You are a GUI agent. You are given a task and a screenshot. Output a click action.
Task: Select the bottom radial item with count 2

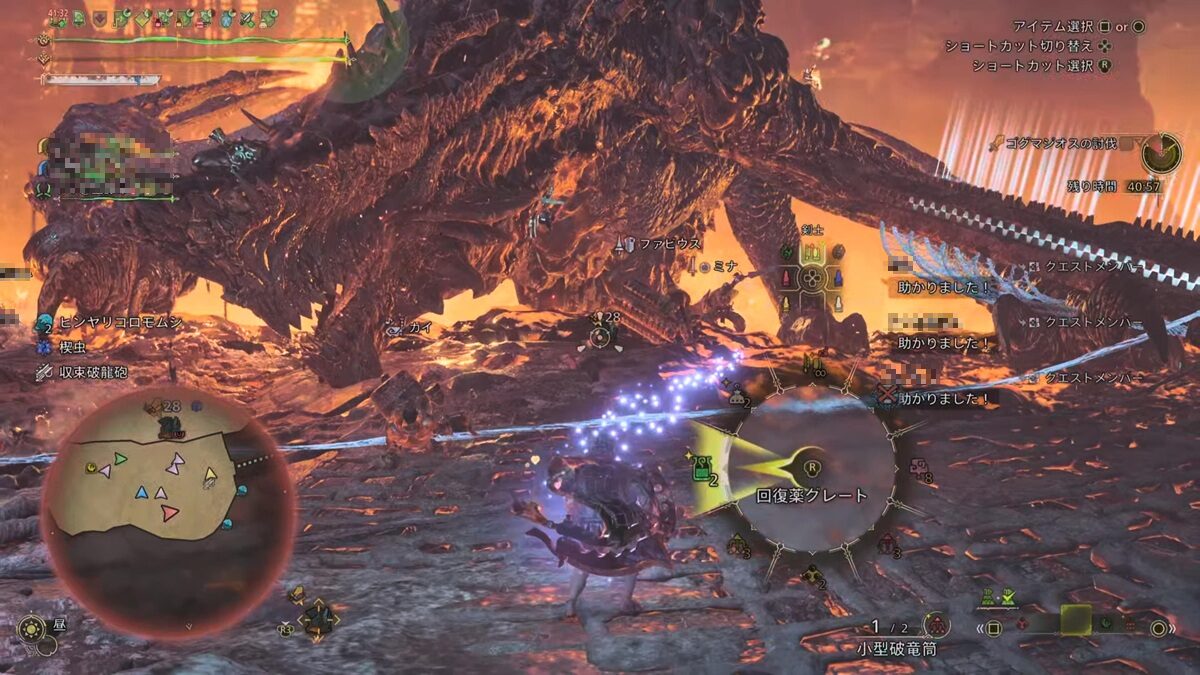[x=815, y=574]
